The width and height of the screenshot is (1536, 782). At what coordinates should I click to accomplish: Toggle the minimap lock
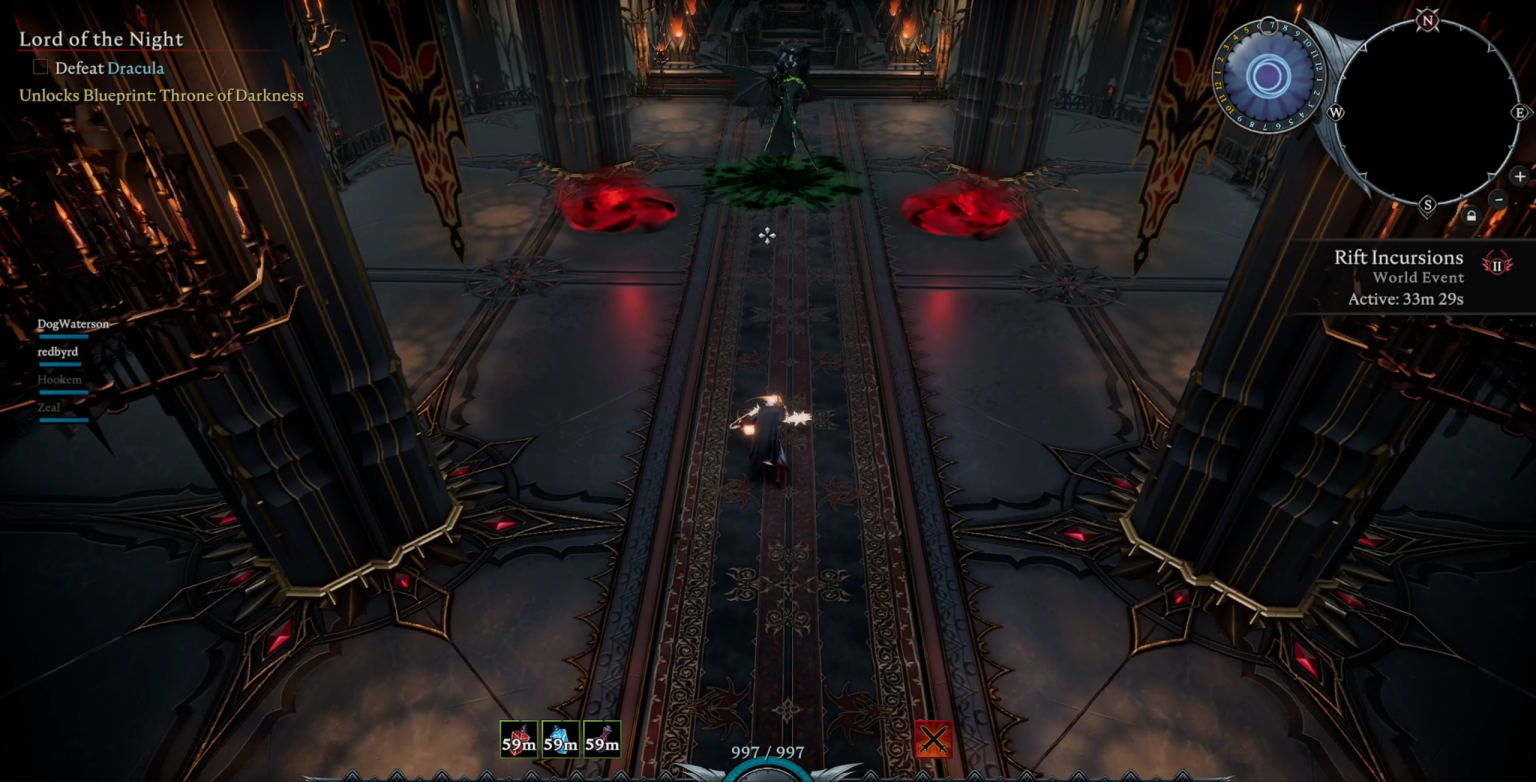point(1472,216)
